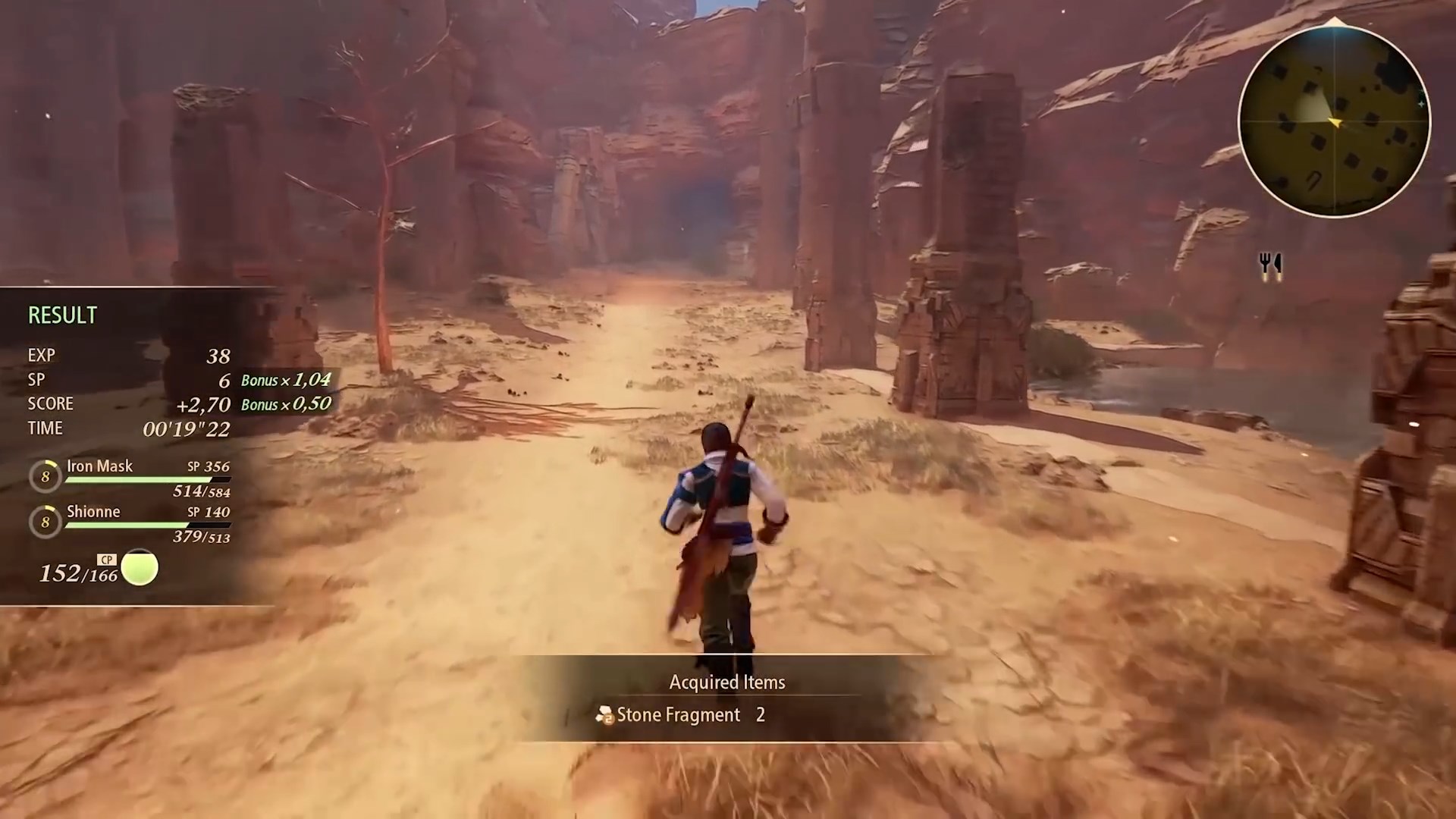The image size is (1456, 819).
Task: Expand the SP bonus multiplier entry
Action: coord(285,380)
